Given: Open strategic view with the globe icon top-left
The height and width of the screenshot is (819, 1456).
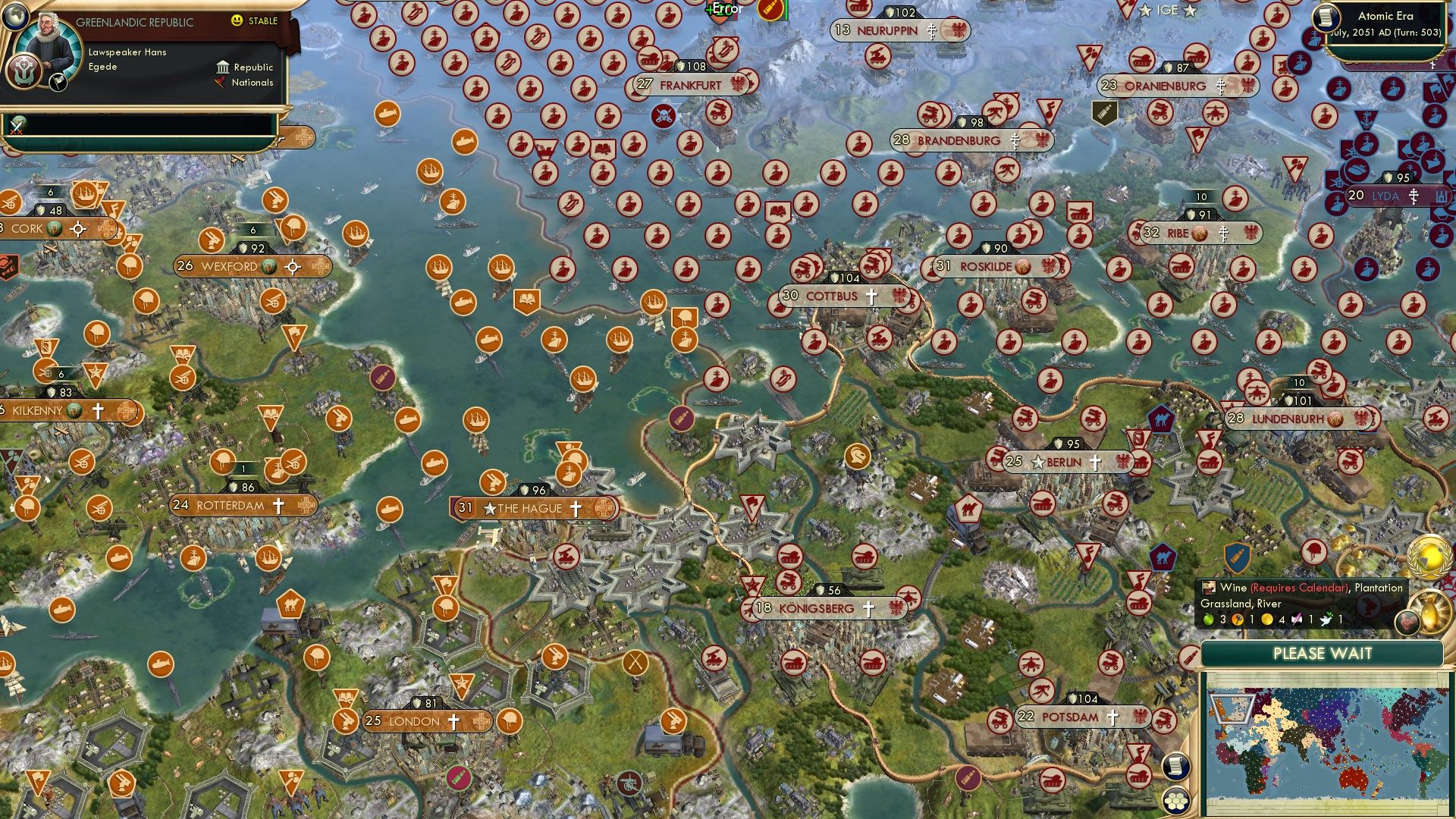Looking at the screenshot, I should tap(15, 16).
